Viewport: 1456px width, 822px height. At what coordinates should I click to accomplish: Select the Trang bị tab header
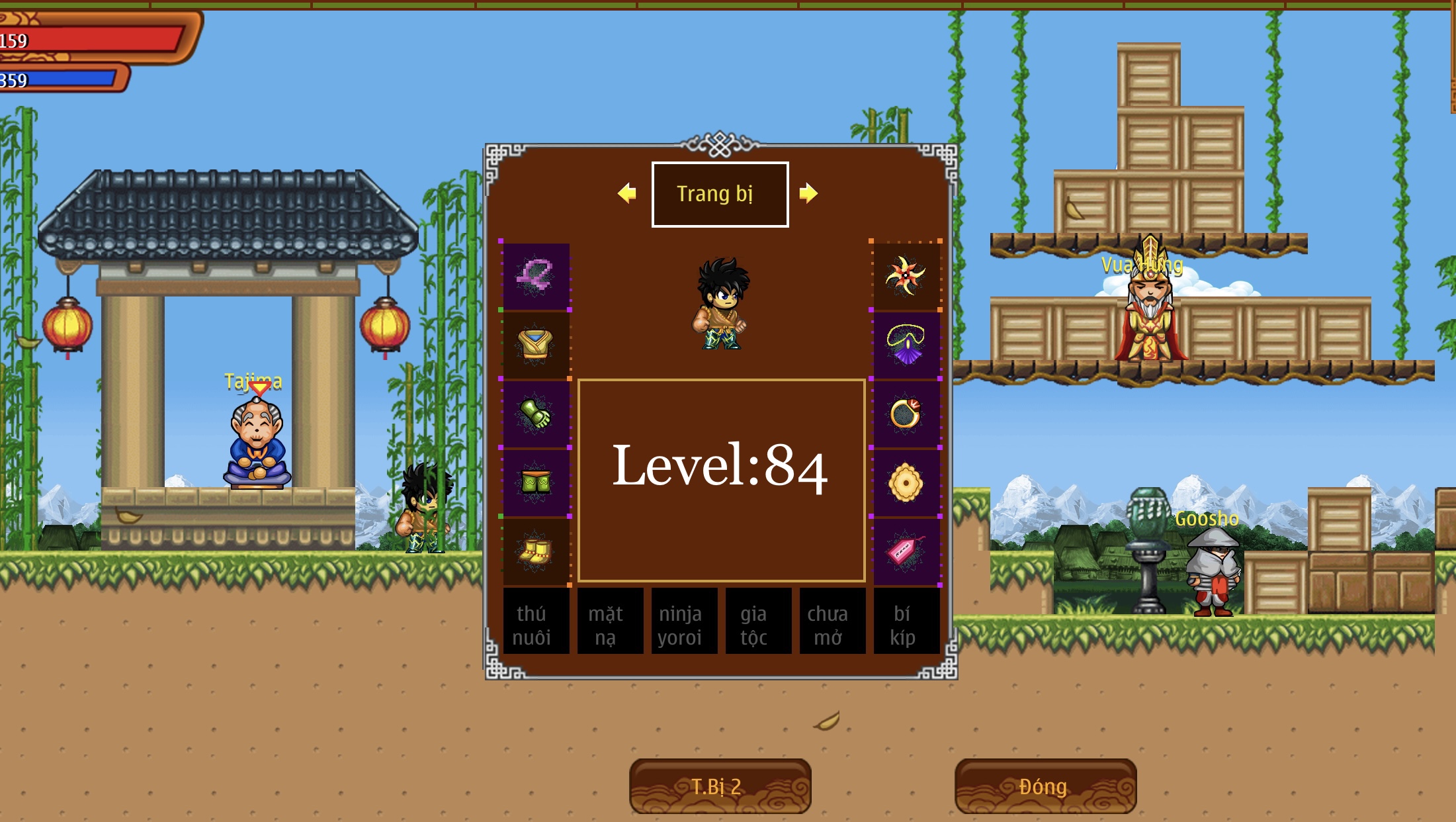tap(720, 194)
